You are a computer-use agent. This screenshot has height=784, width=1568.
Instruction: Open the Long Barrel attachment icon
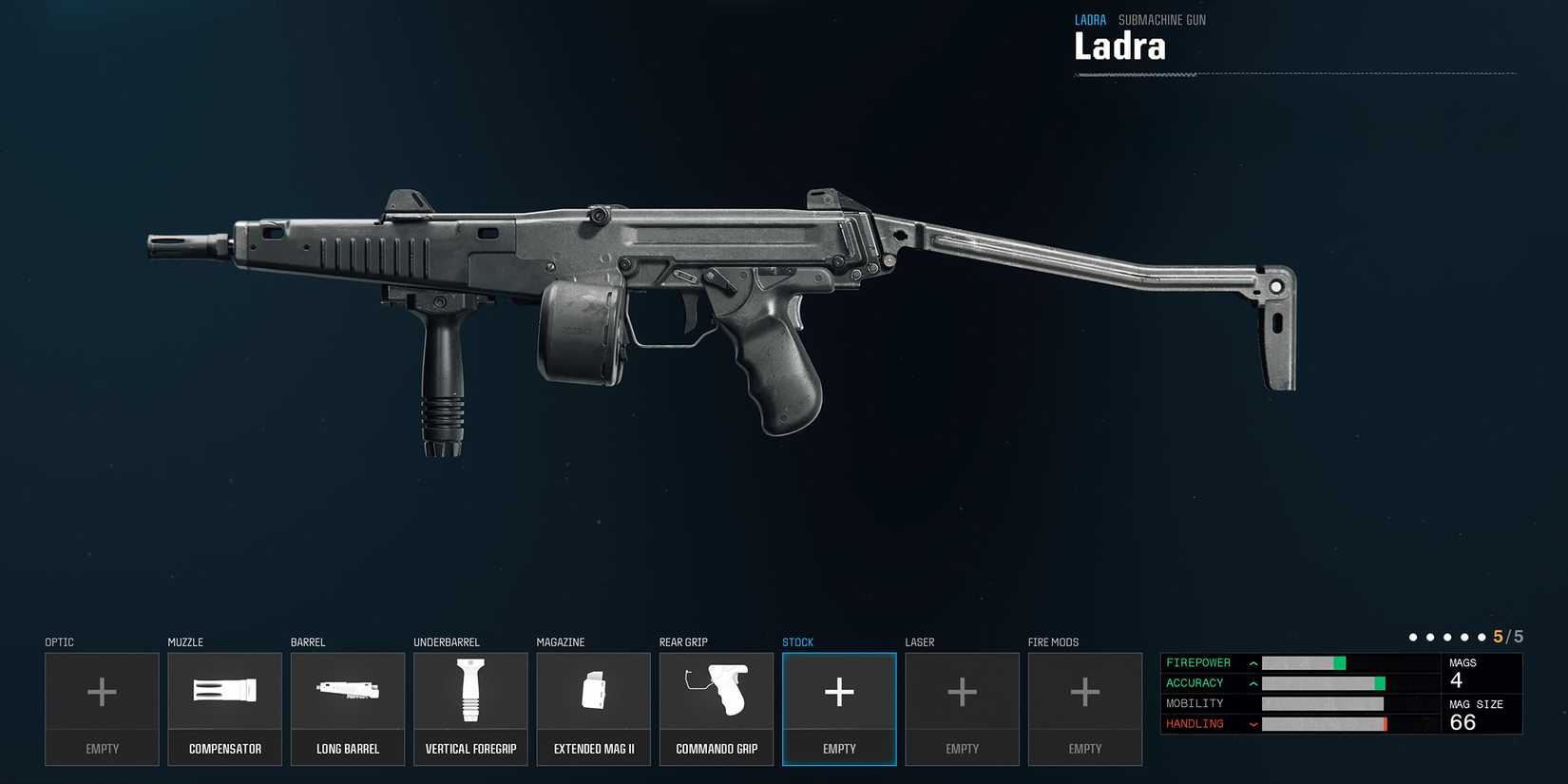point(348,691)
